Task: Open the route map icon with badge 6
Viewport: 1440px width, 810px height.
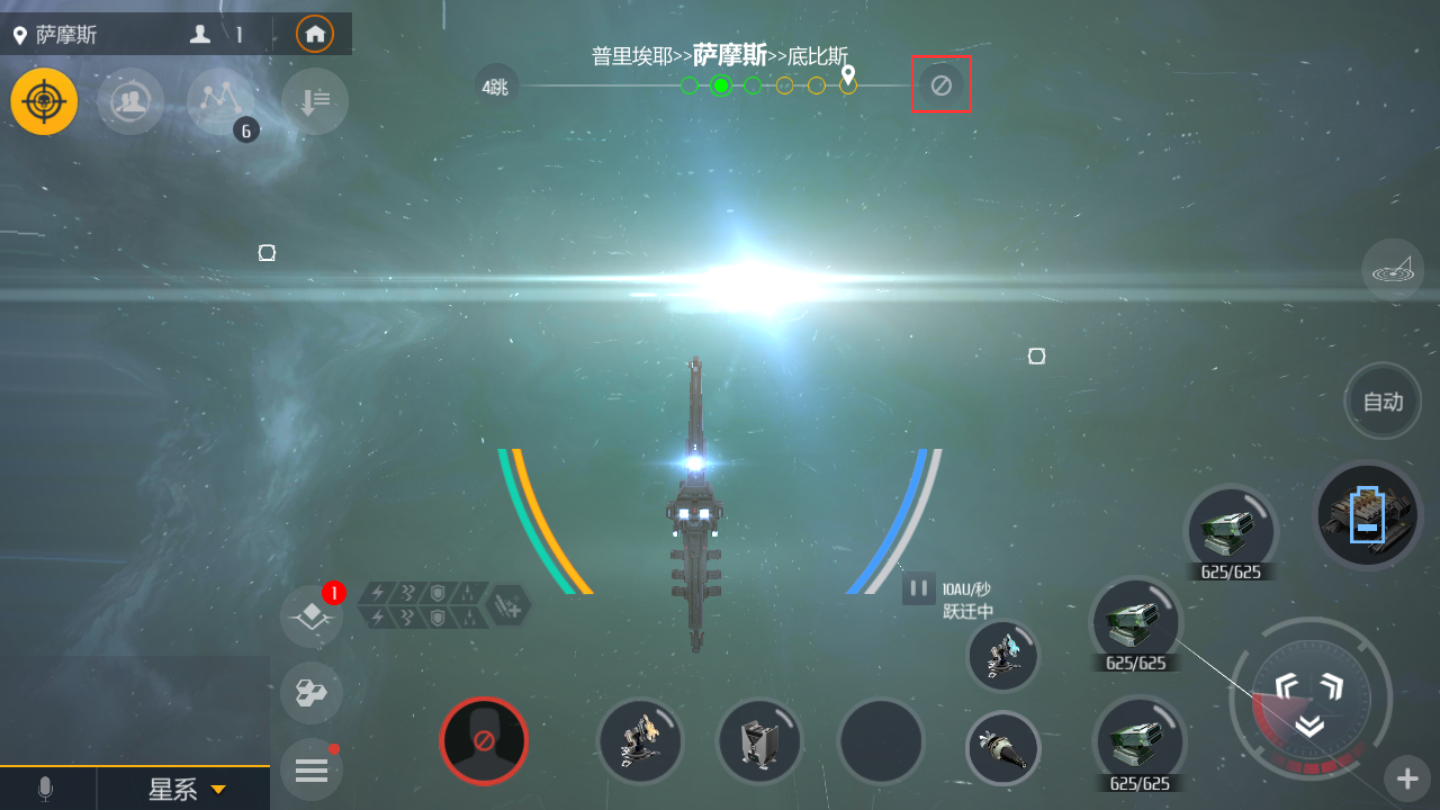Action: [221, 101]
